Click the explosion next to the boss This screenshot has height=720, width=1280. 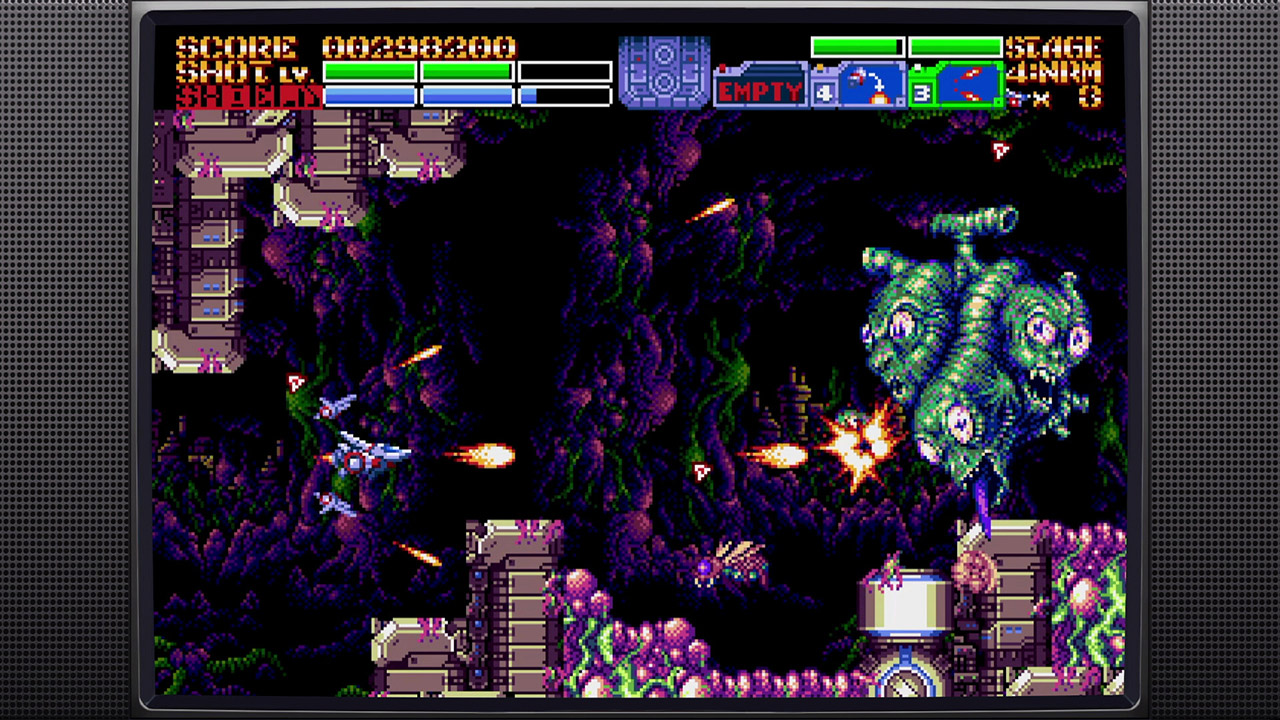[862, 445]
